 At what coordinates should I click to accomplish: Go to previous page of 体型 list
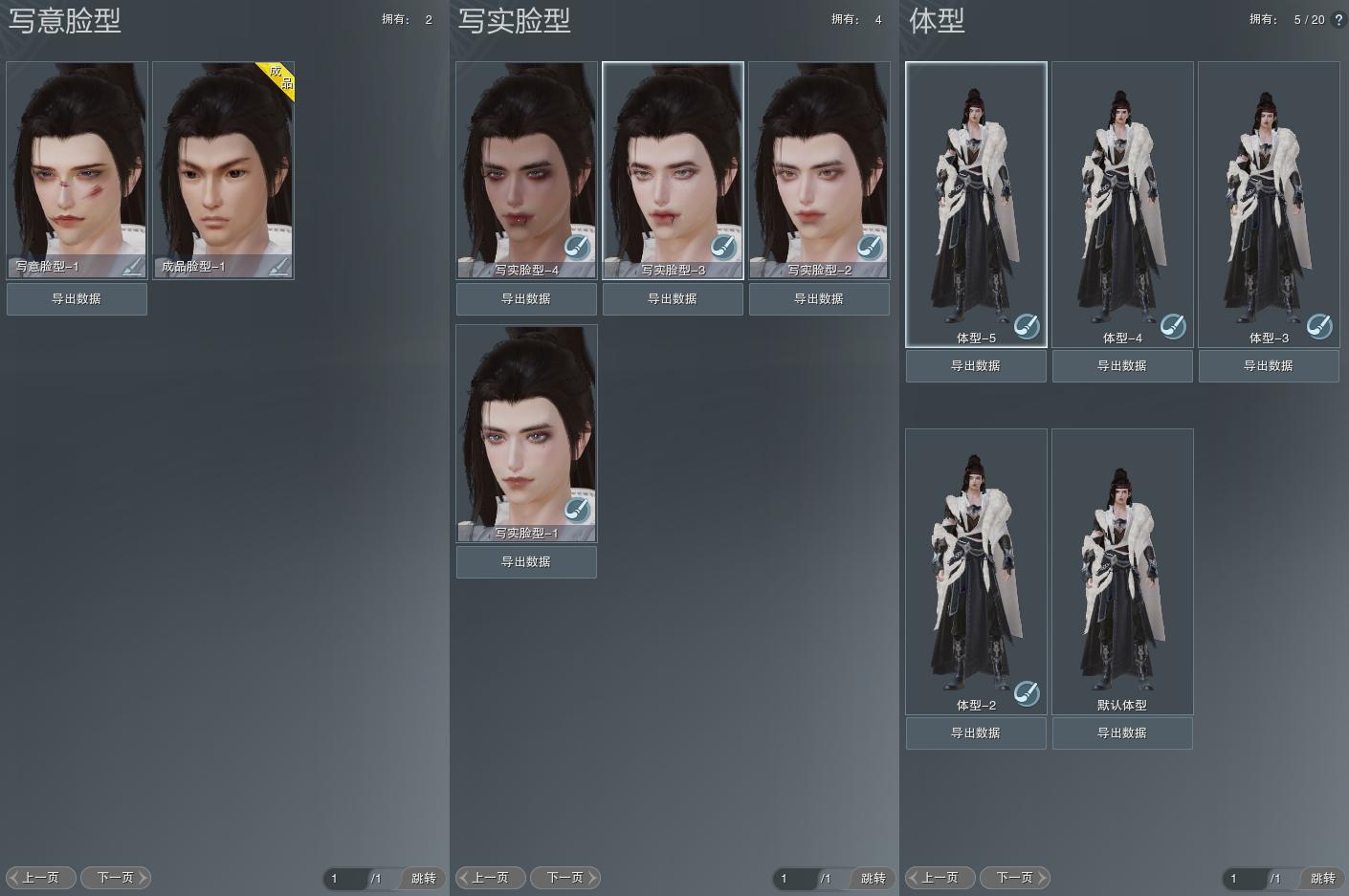(940, 877)
